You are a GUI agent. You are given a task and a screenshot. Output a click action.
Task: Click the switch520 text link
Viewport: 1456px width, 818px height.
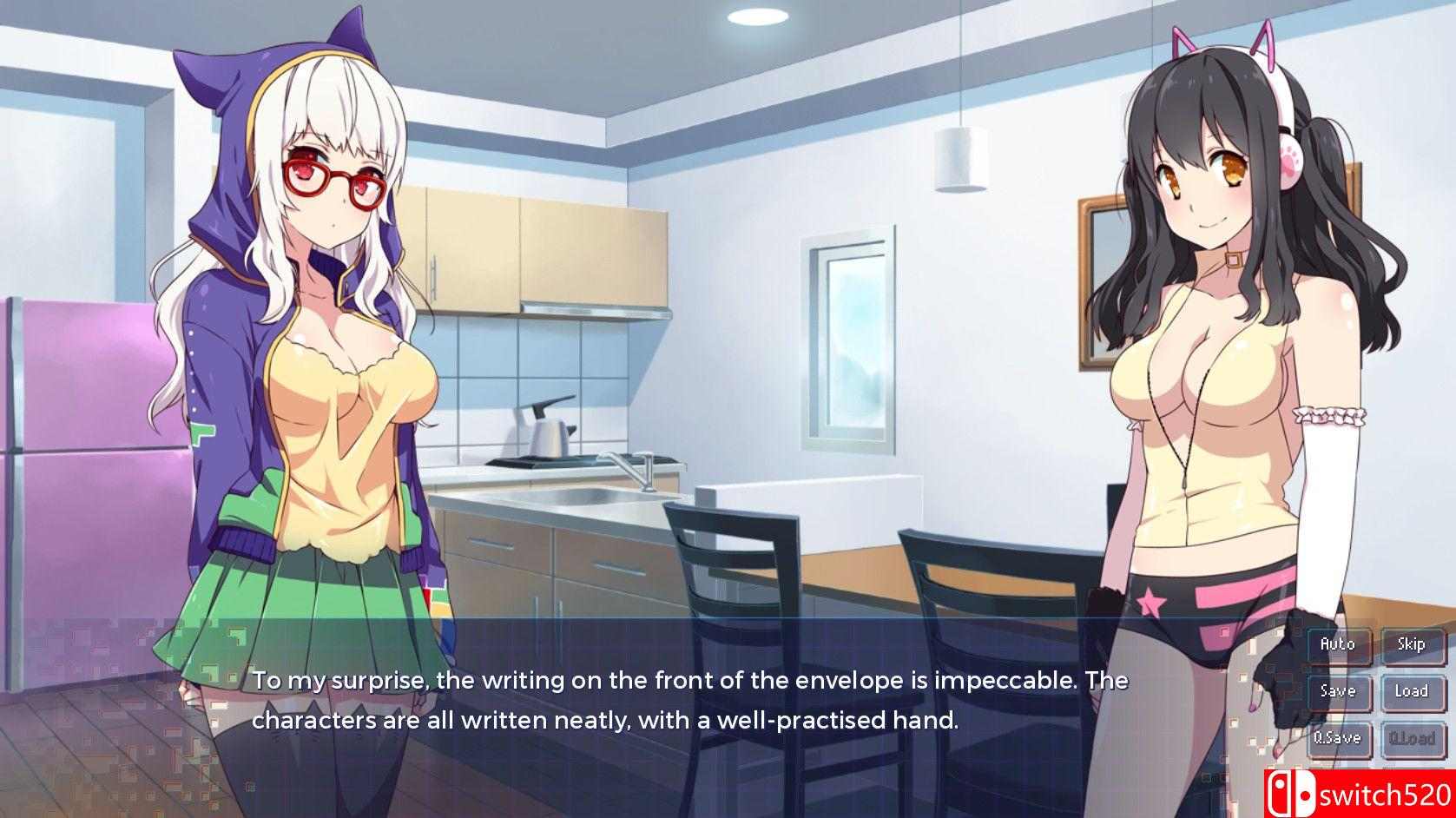pos(1383,791)
